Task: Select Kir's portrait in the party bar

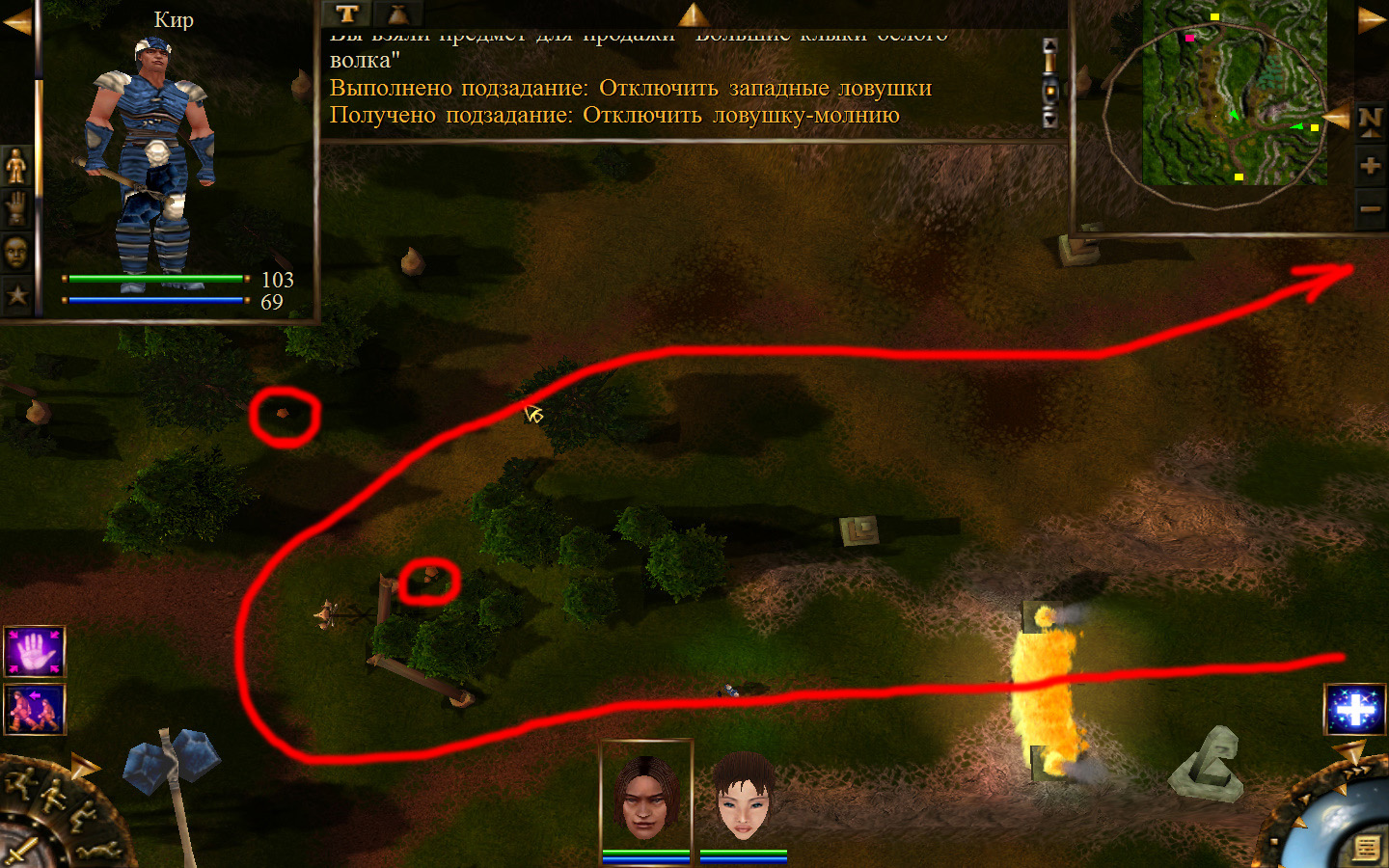Action: [645, 797]
